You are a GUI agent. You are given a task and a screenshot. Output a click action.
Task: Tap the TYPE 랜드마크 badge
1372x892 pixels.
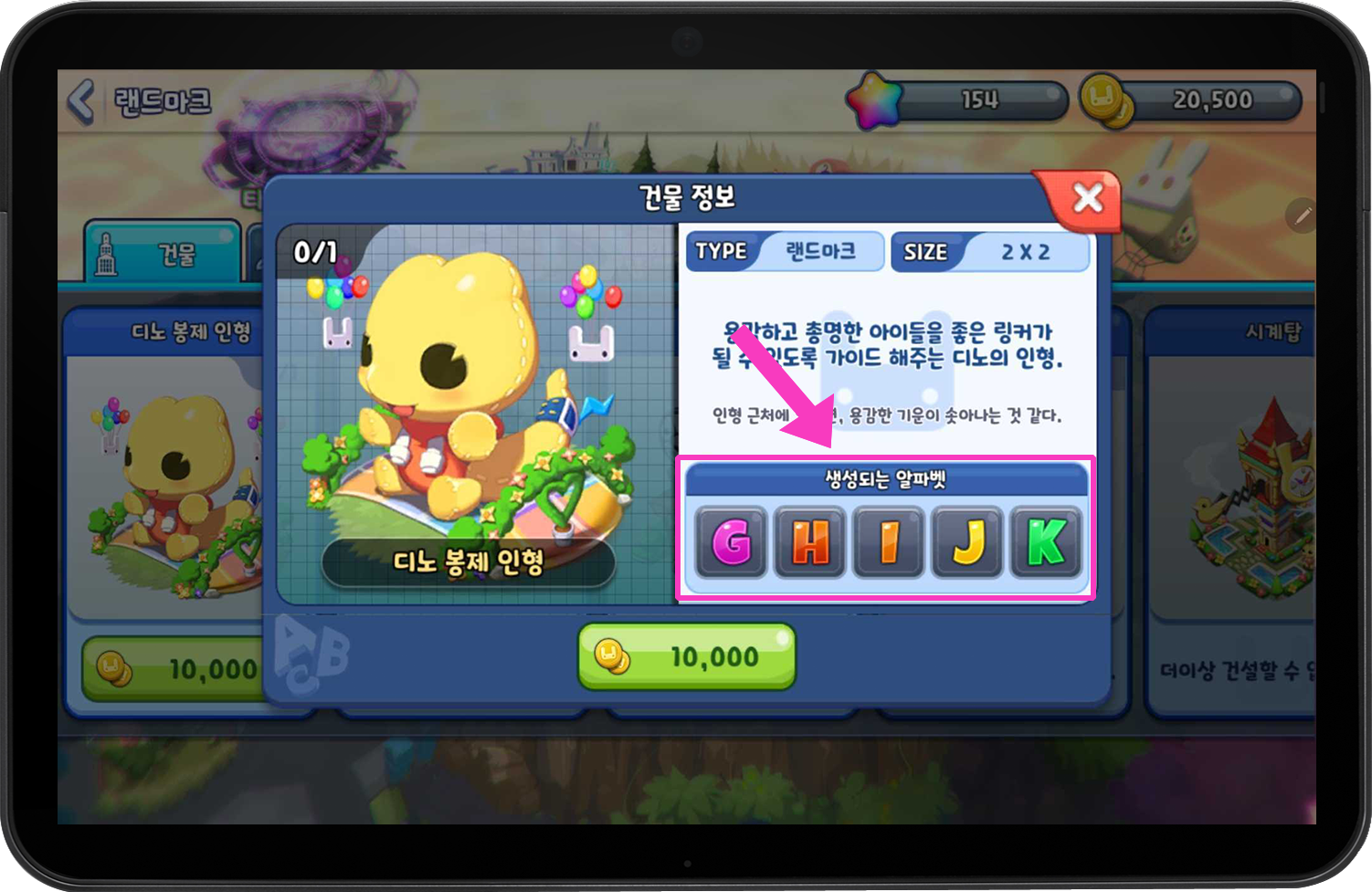[x=783, y=251]
